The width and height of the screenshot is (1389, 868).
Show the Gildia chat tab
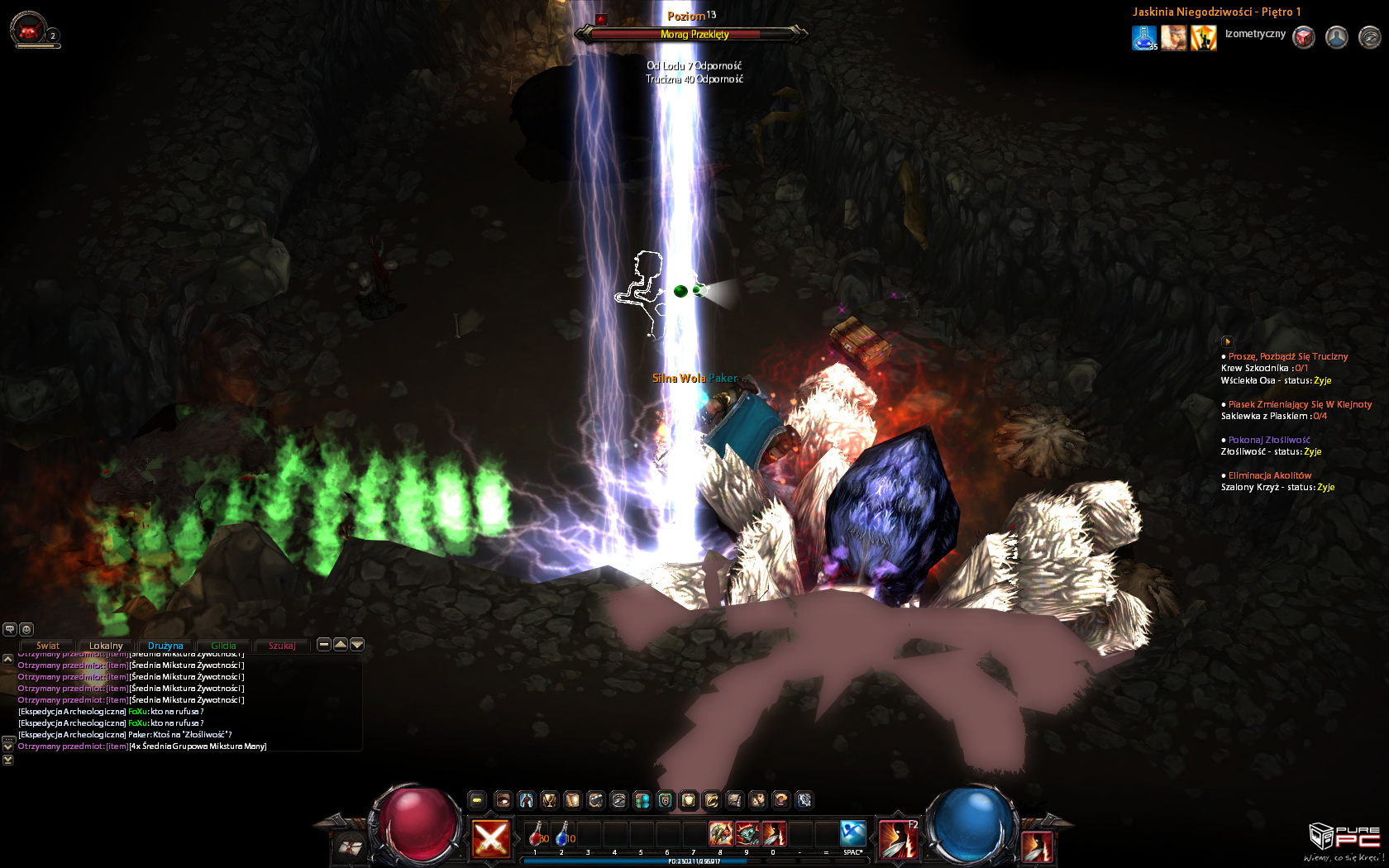(x=223, y=646)
